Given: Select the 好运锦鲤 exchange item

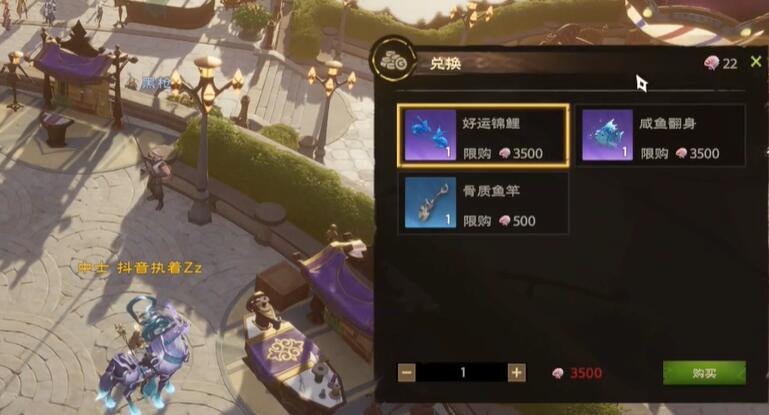Looking at the screenshot, I should tap(483, 135).
